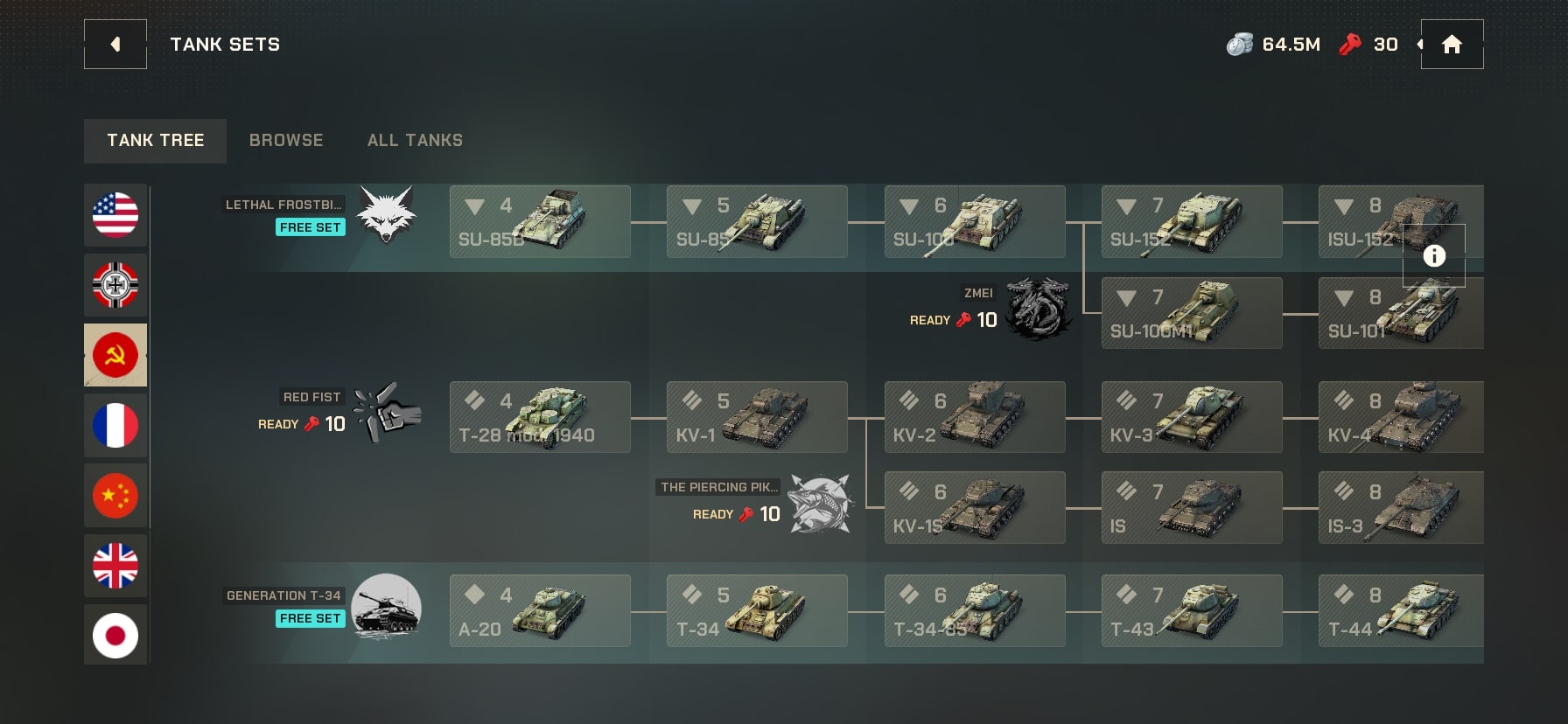Choose the USA nation flag
1568x724 pixels.
[115, 215]
